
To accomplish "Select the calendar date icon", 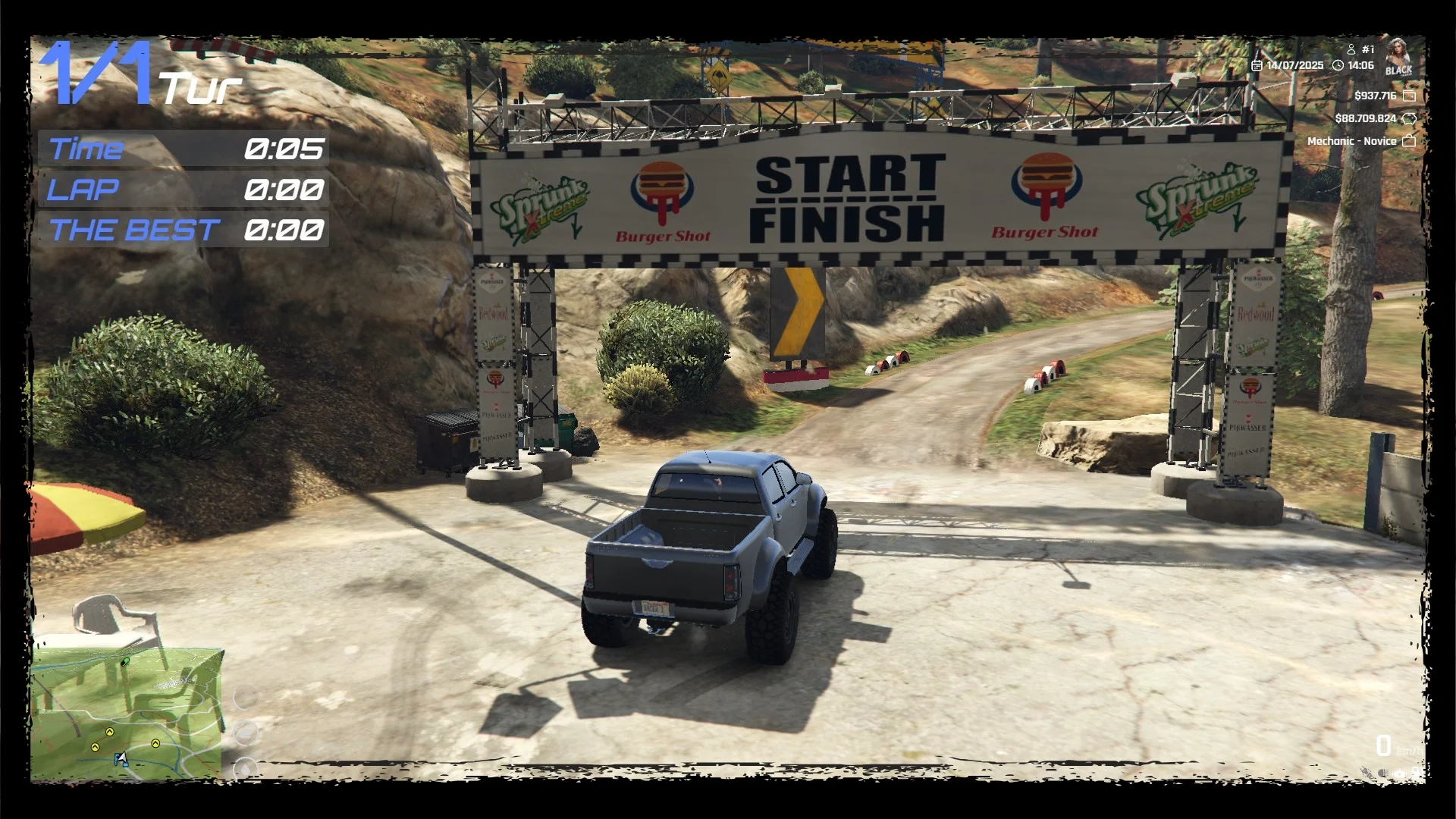I will [x=1257, y=66].
